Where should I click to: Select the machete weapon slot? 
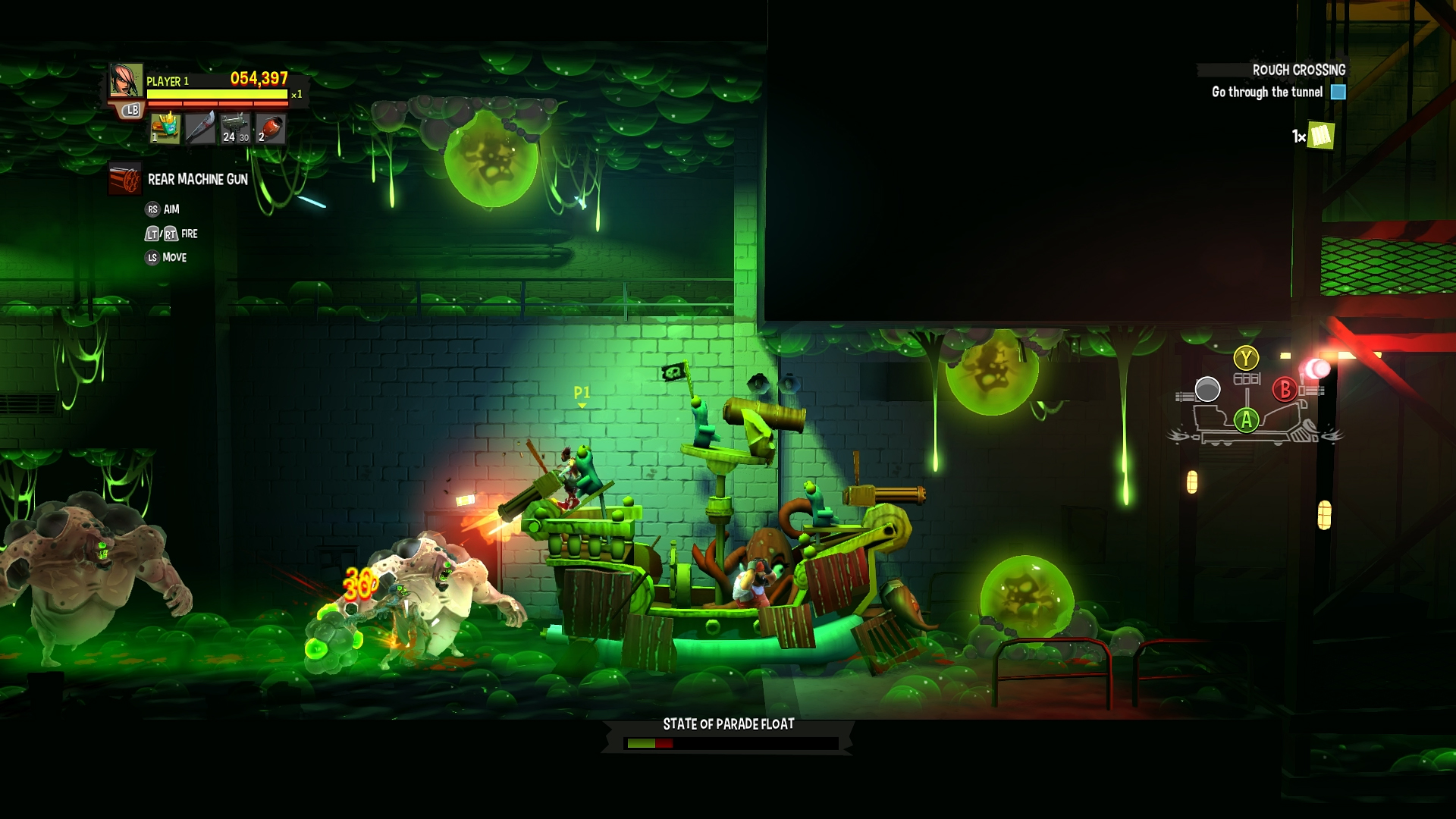click(201, 127)
